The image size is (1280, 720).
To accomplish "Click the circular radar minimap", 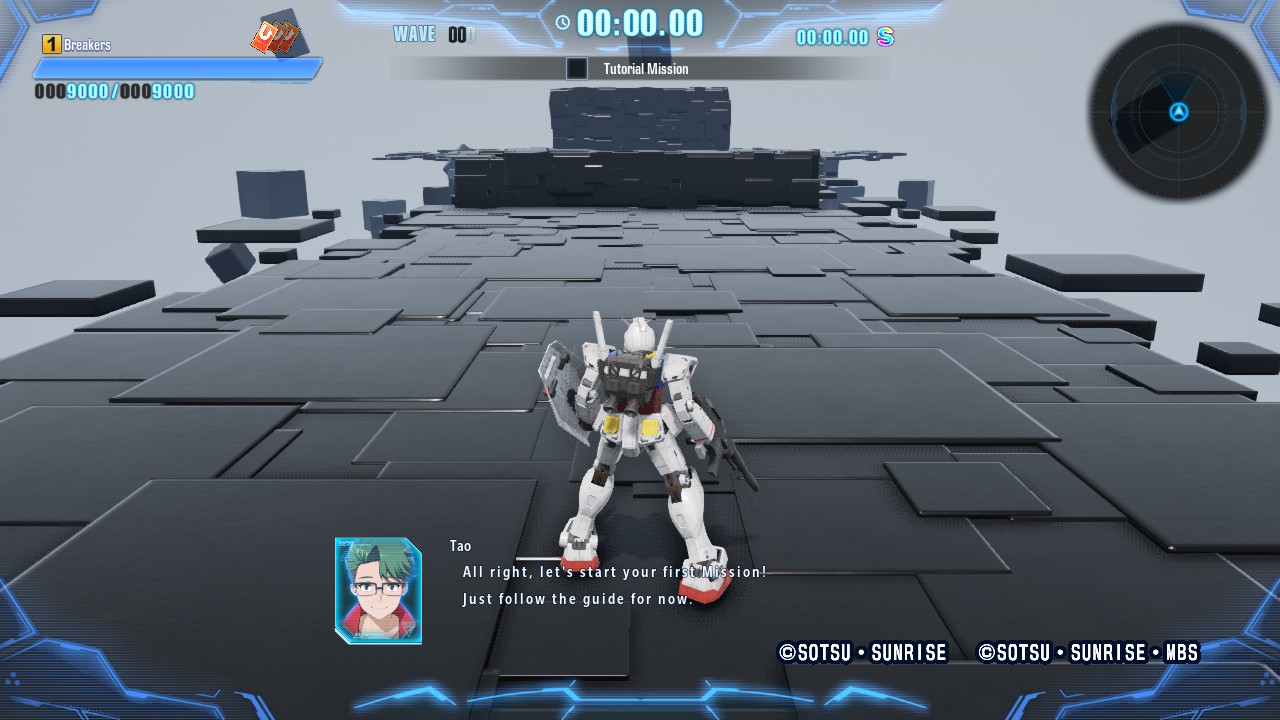I will 1178,111.
